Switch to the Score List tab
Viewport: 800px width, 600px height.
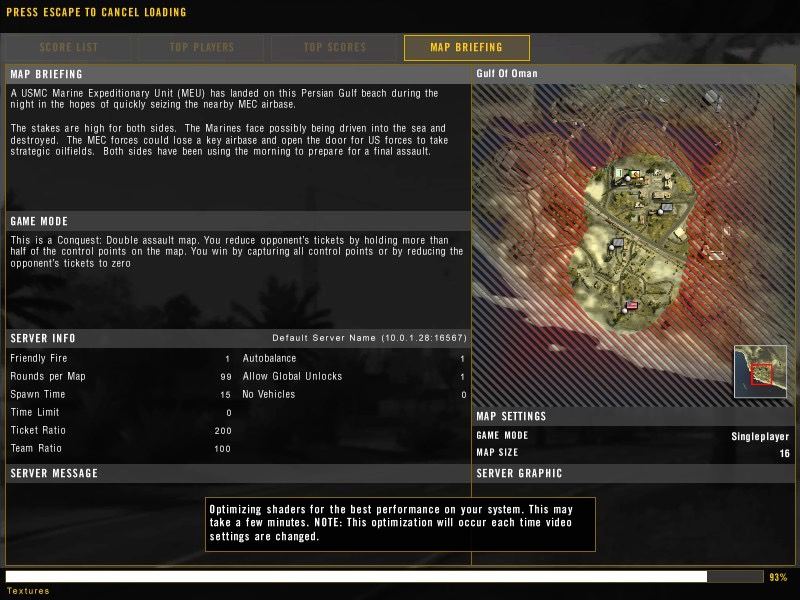[x=69, y=47]
